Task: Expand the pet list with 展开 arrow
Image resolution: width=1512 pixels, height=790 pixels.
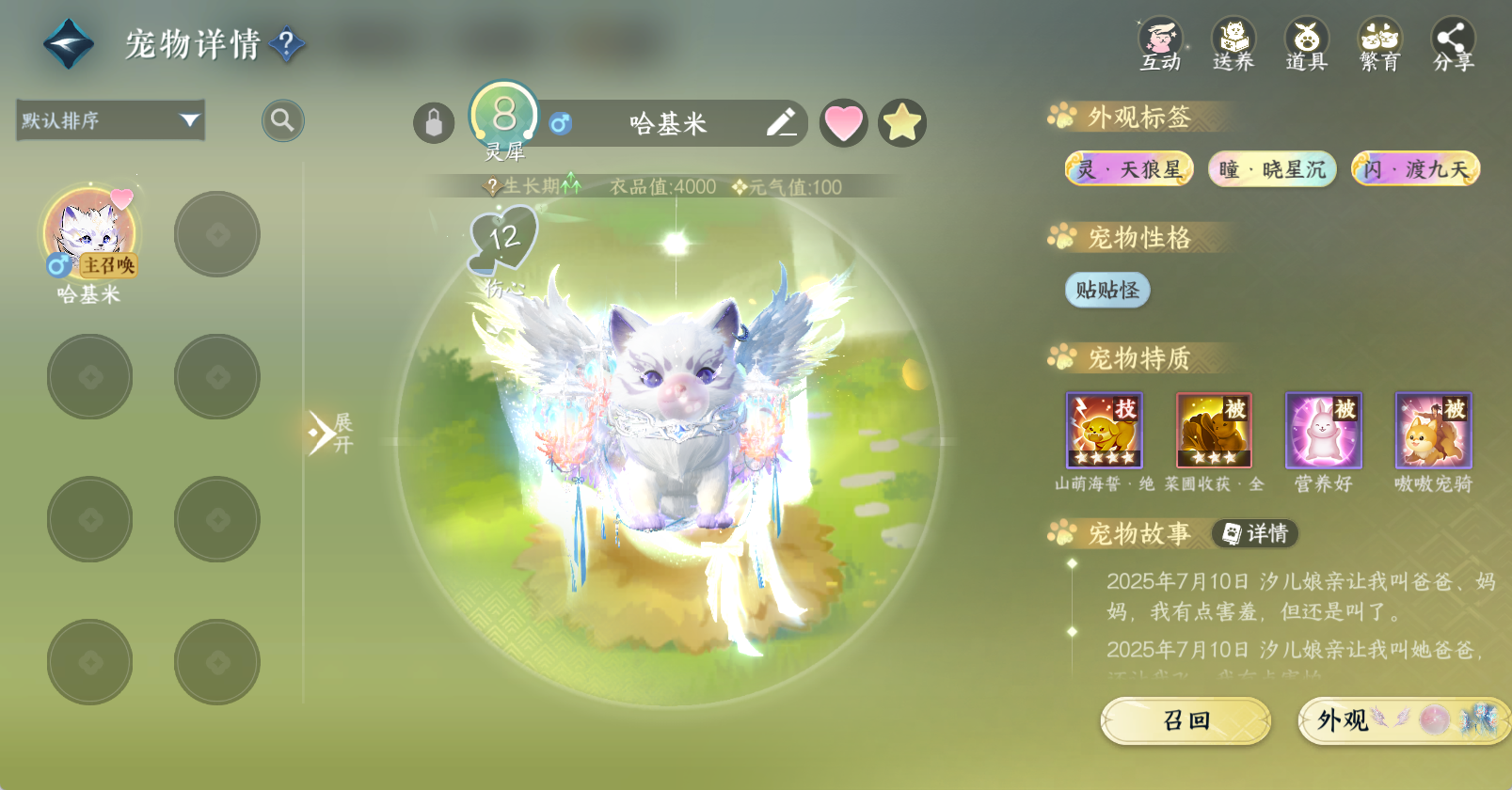Action: coord(327,433)
